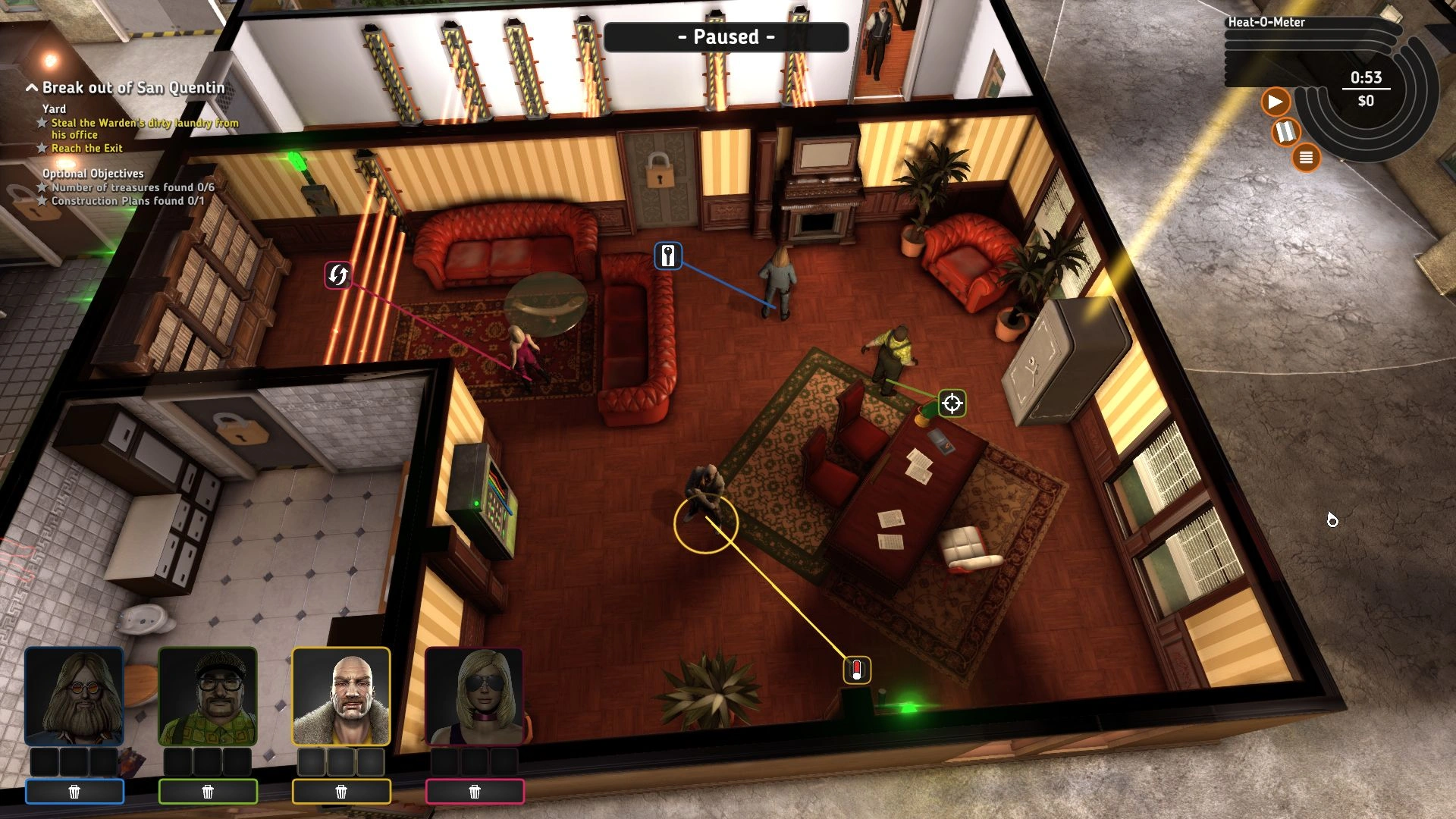Hit the yellow-bordered trash can button
The image size is (1456, 819).
pyautogui.click(x=341, y=792)
